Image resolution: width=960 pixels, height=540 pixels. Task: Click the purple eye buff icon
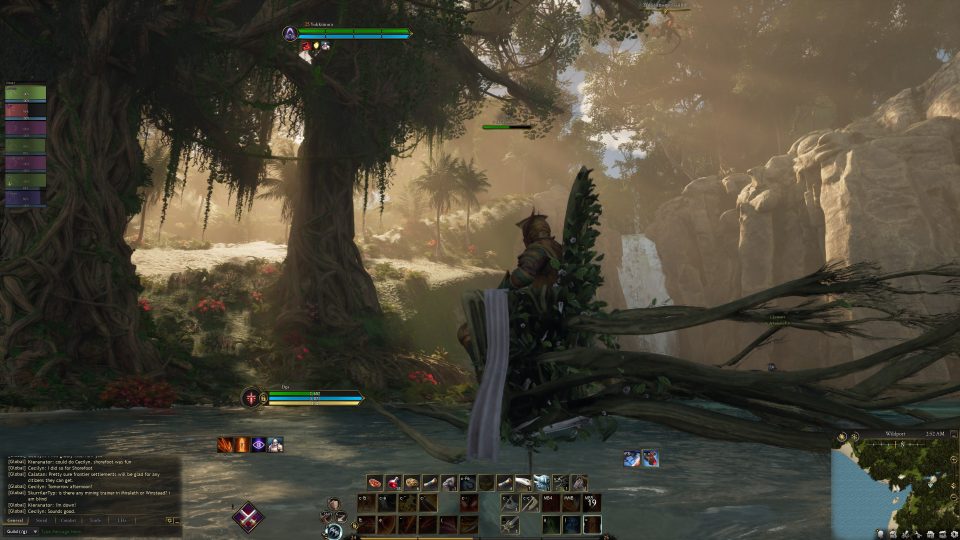(x=258, y=444)
